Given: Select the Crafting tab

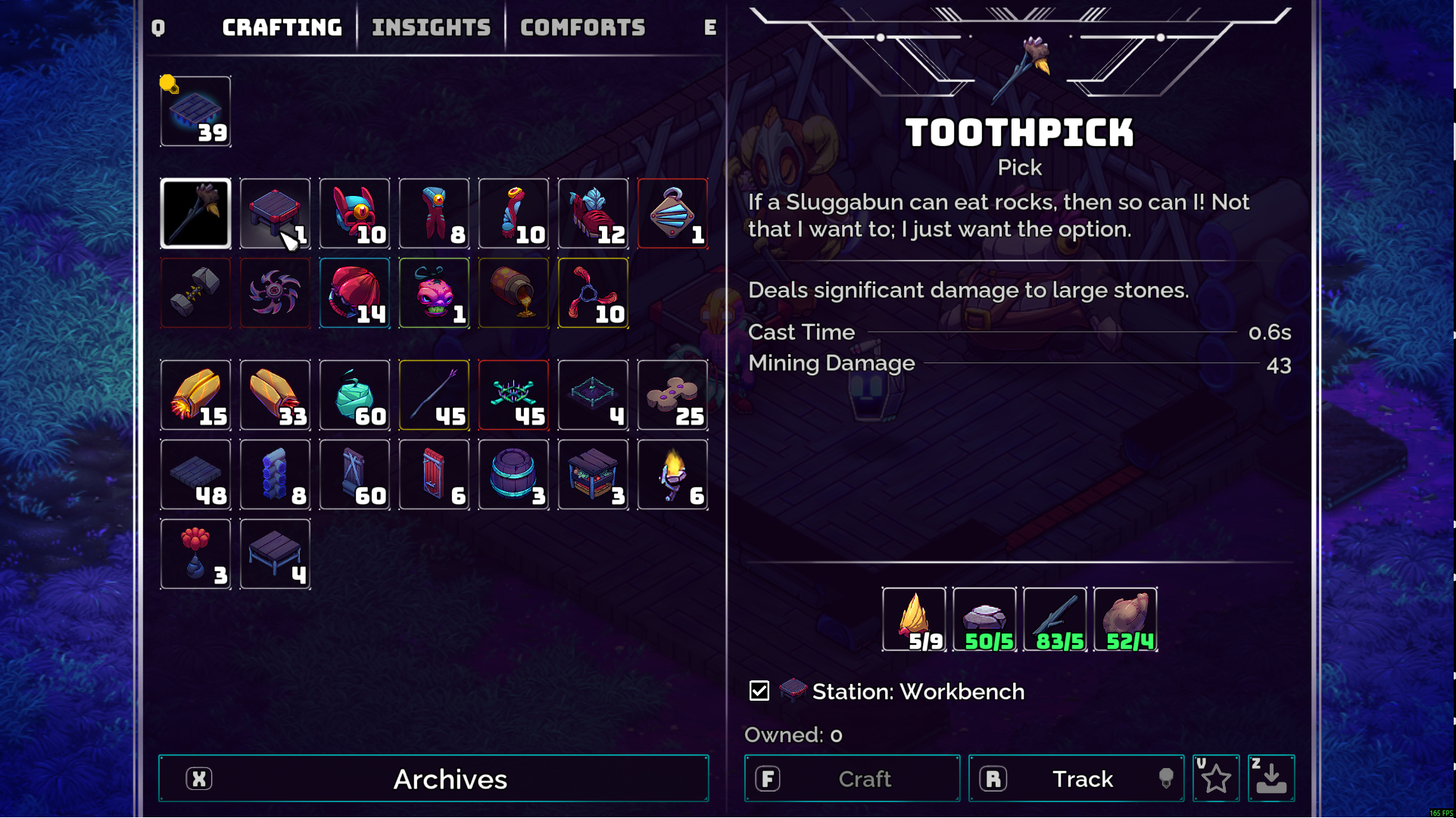Looking at the screenshot, I should (x=282, y=28).
